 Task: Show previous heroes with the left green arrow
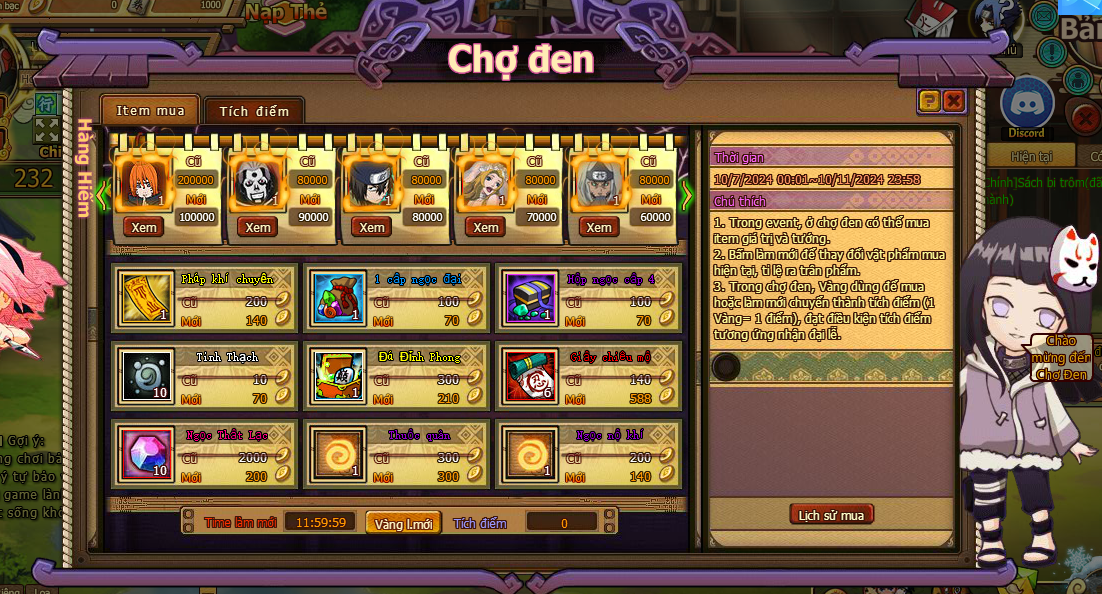102,194
